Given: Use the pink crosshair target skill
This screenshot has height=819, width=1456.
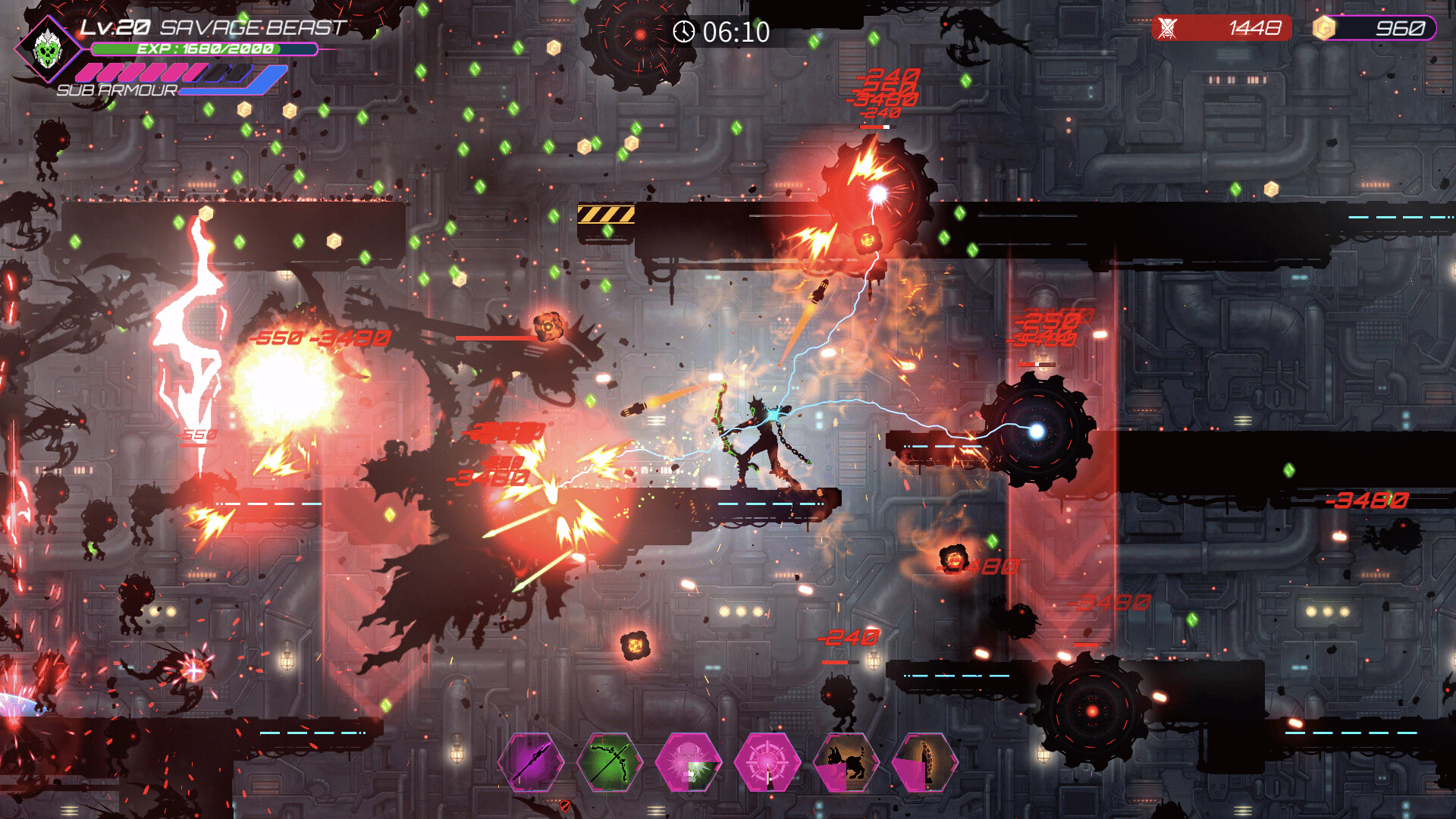Looking at the screenshot, I should [767, 762].
